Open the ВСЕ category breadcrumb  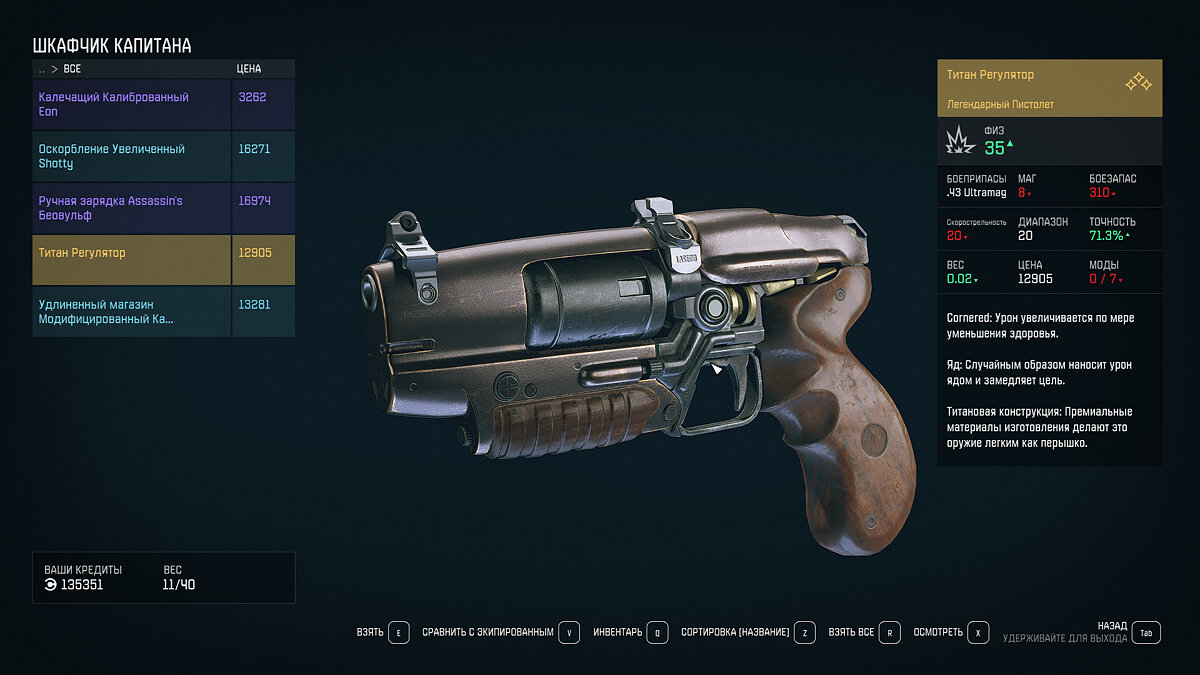tap(72, 70)
